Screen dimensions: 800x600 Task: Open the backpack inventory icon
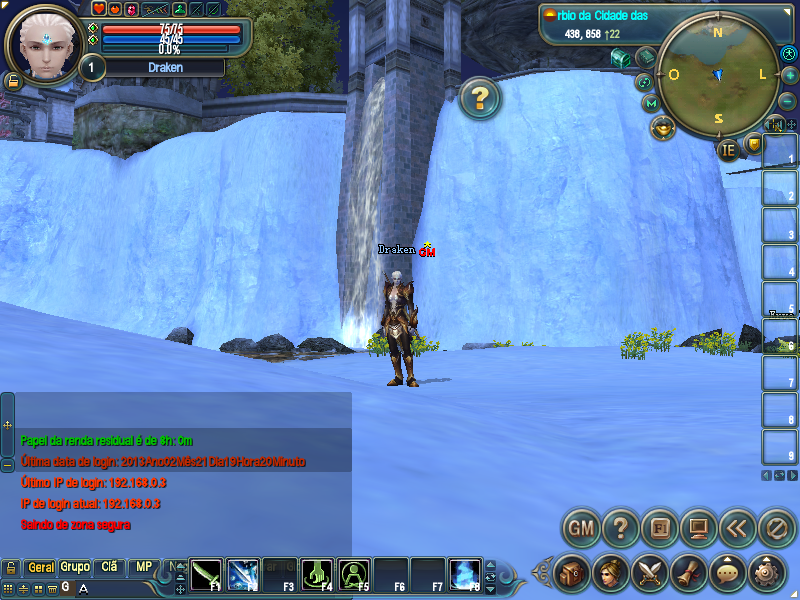572,572
